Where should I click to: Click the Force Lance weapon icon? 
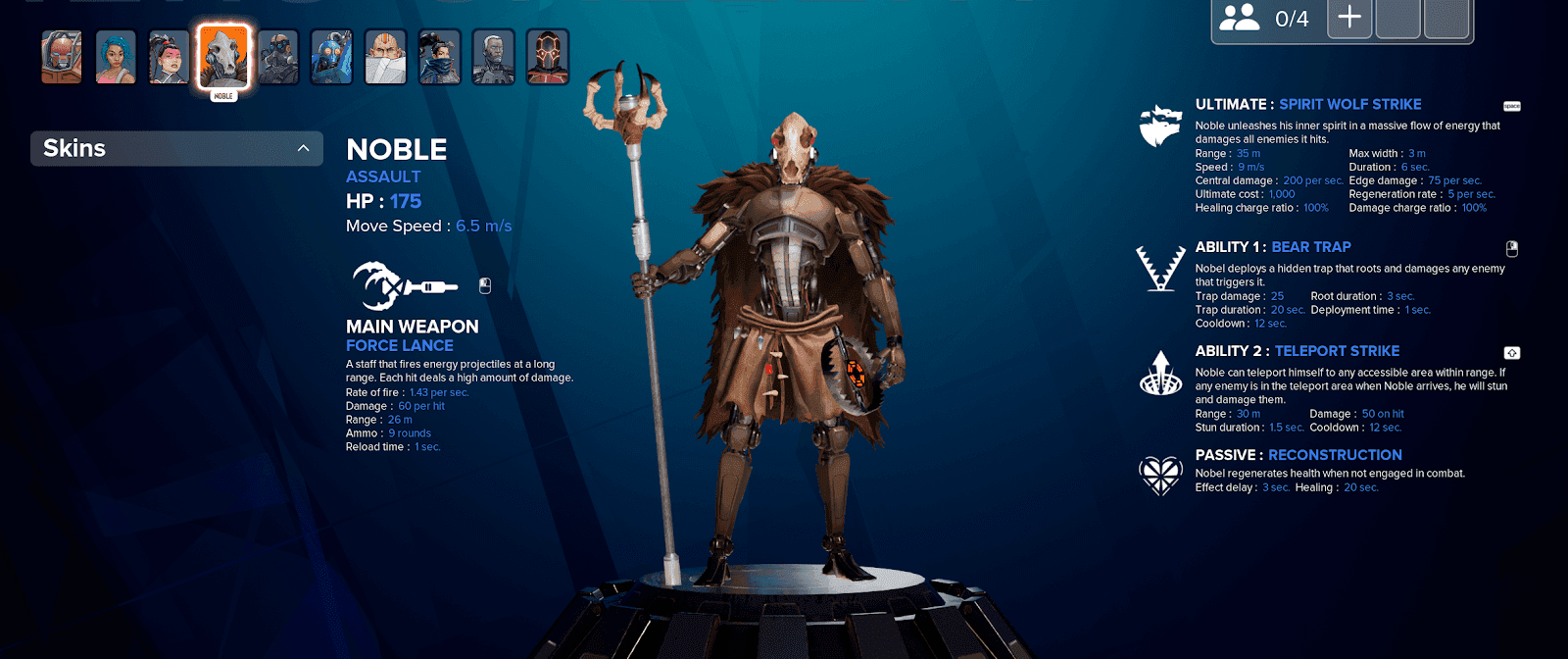(404, 285)
